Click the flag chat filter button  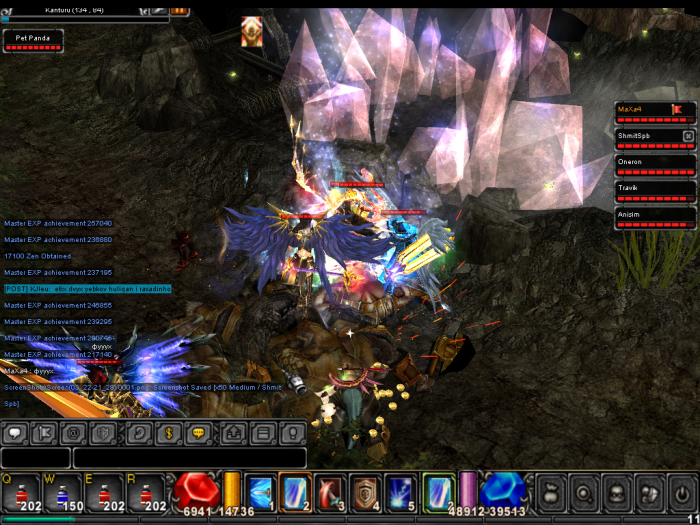click(44, 434)
